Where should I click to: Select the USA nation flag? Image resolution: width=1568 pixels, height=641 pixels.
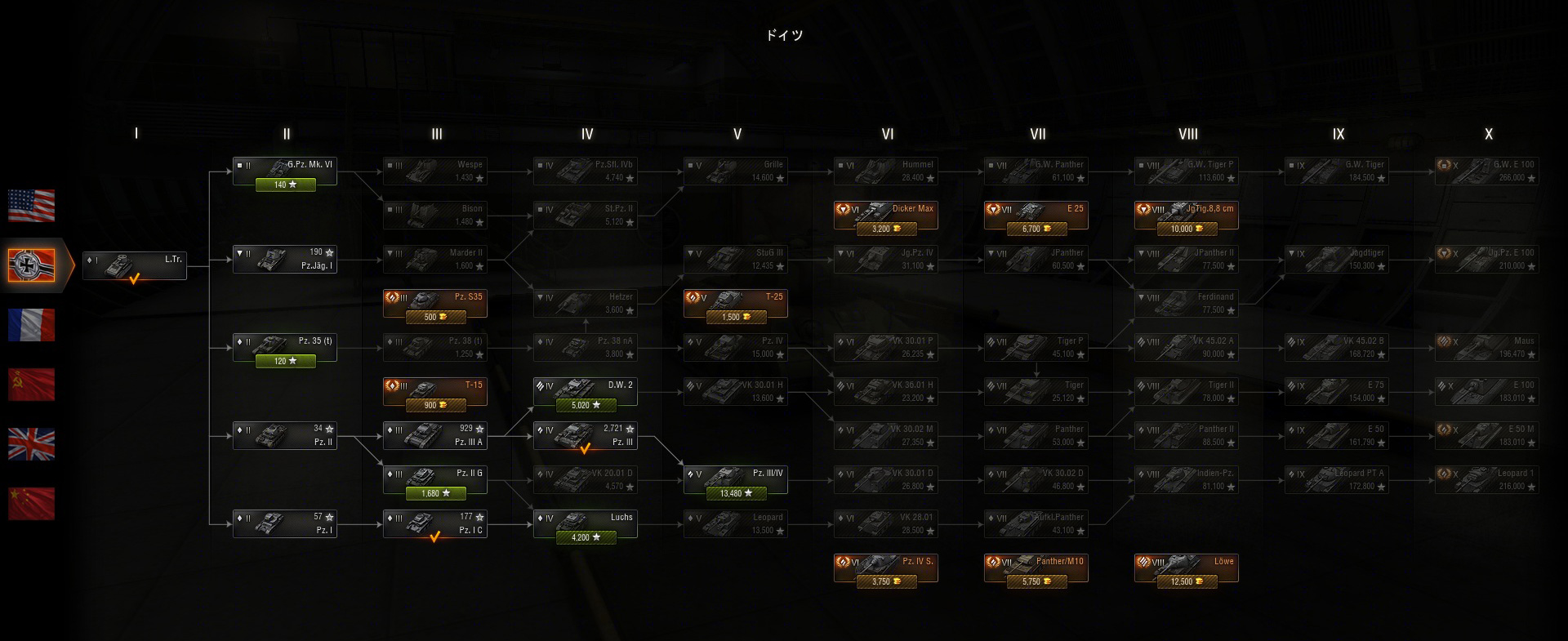[x=31, y=206]
